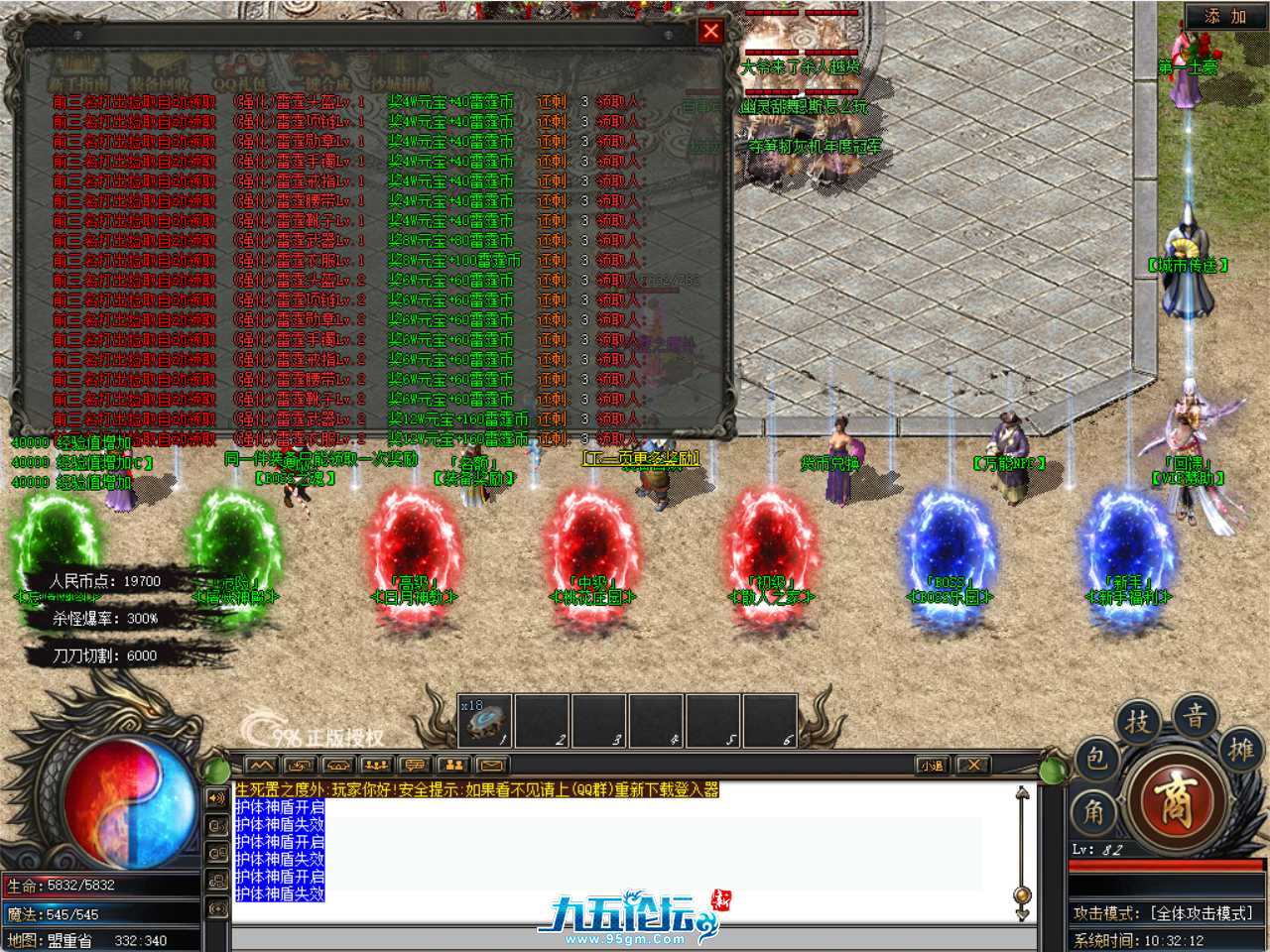Click the 小退 logout button
1270x952 pixels.
tap(931, 765)
